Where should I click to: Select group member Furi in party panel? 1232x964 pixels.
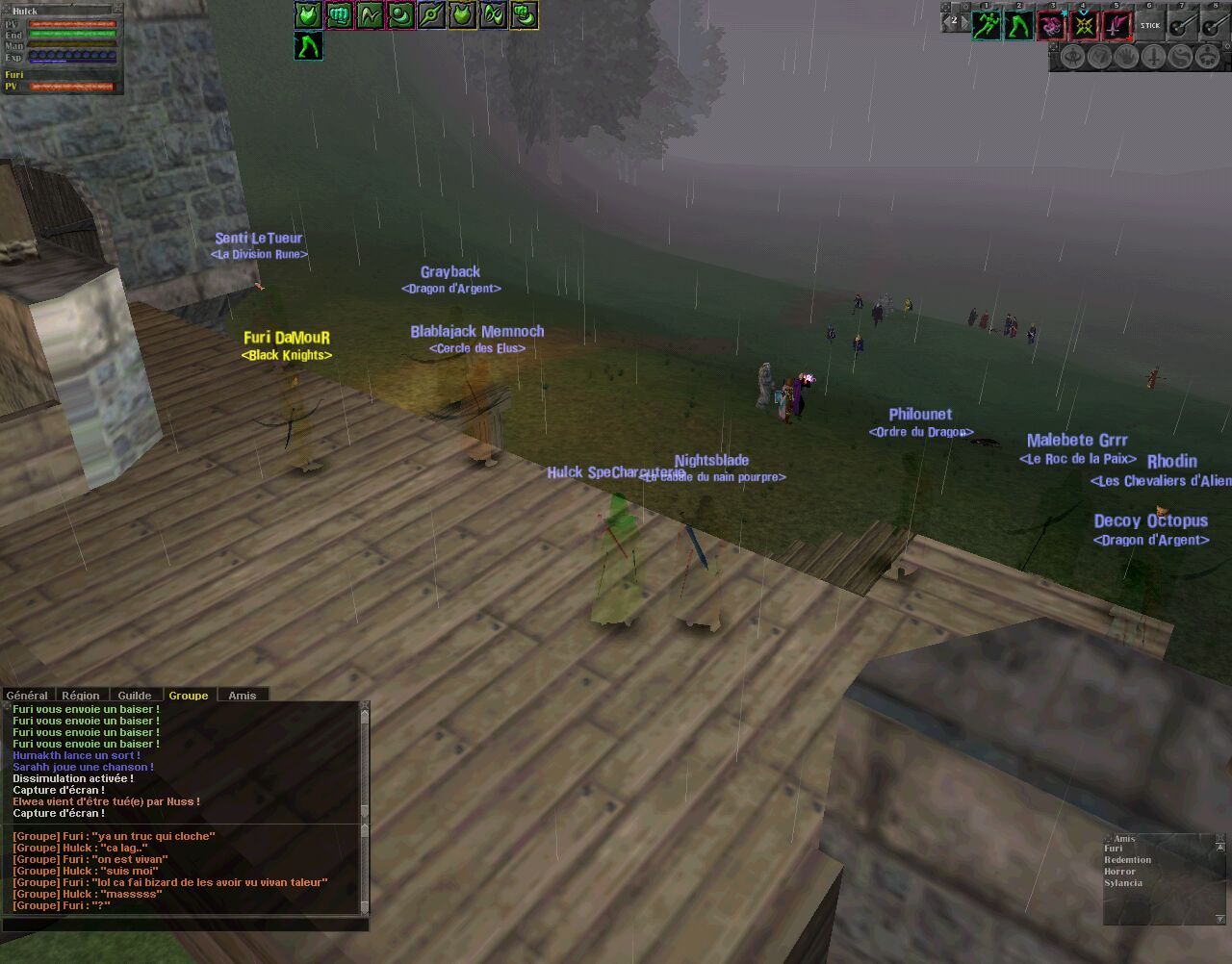tap(14, 75)
